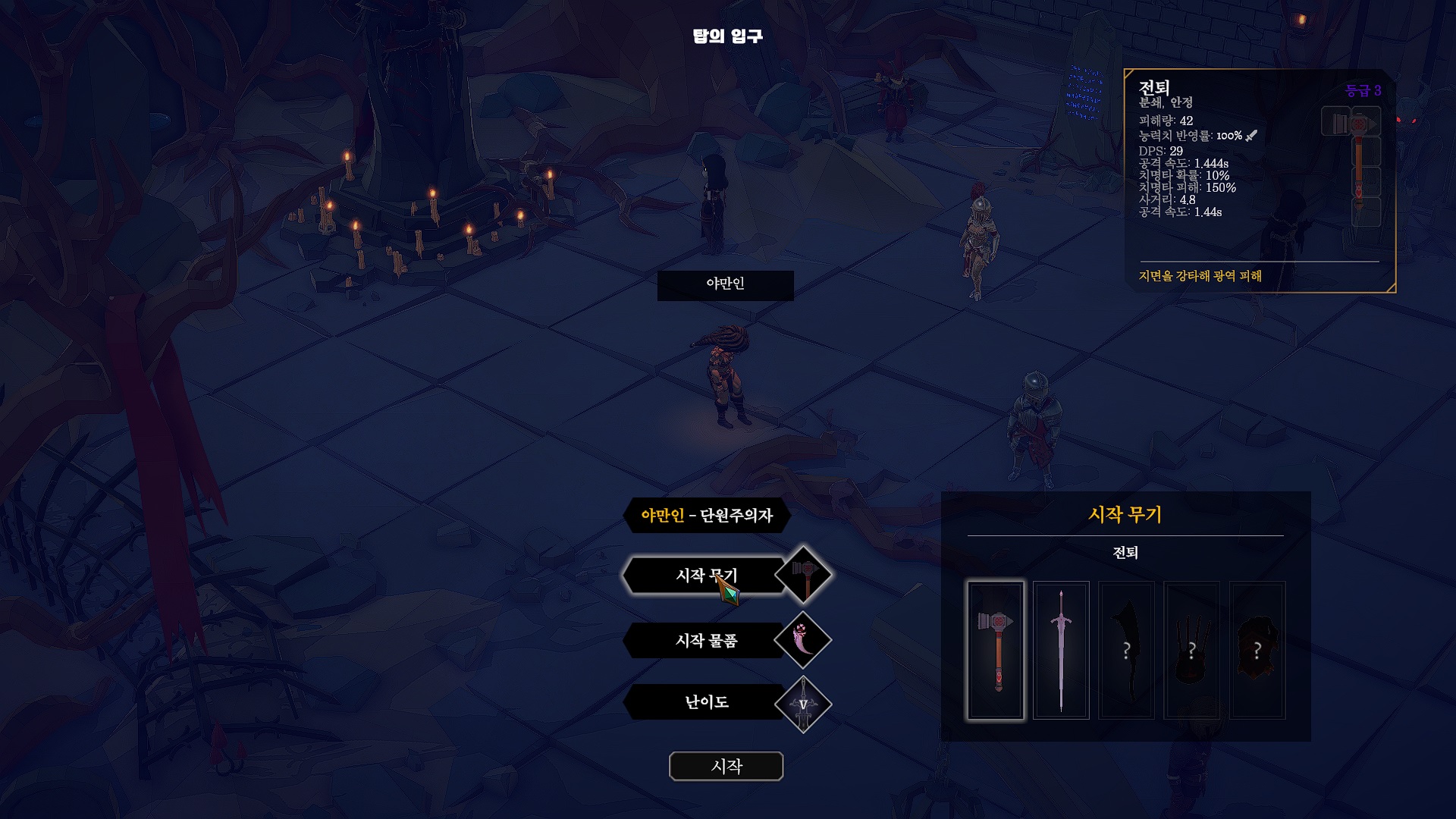Open the 난이도 difficulty menu
This screenshot has height=819, width=1456.
(705, 702)
